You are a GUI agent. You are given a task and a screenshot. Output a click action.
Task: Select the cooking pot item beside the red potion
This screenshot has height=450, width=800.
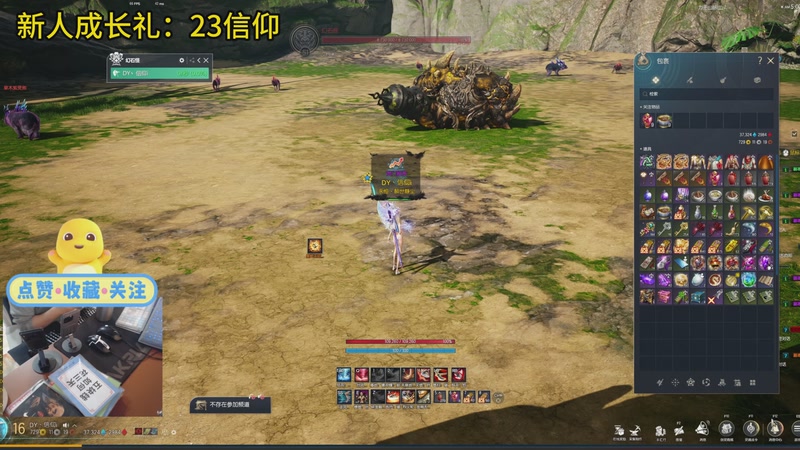(664, 120)
